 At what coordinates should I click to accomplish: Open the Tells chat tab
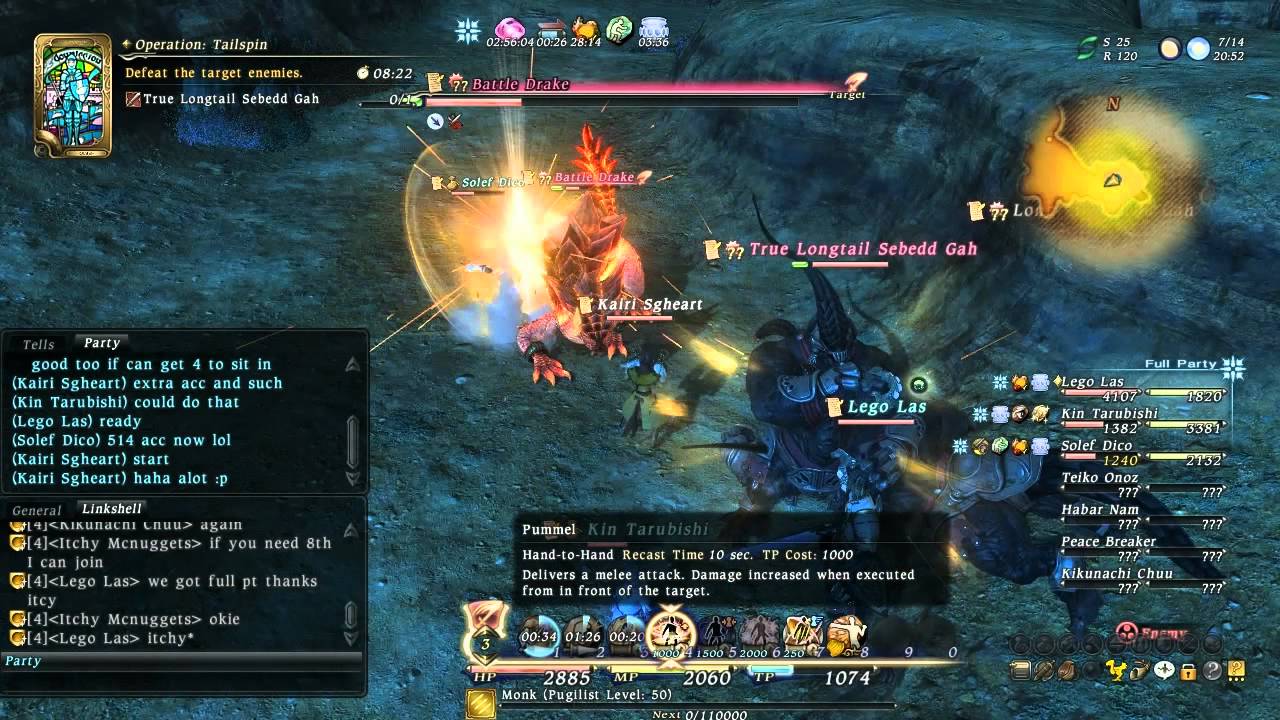click(x=39, y=344)
